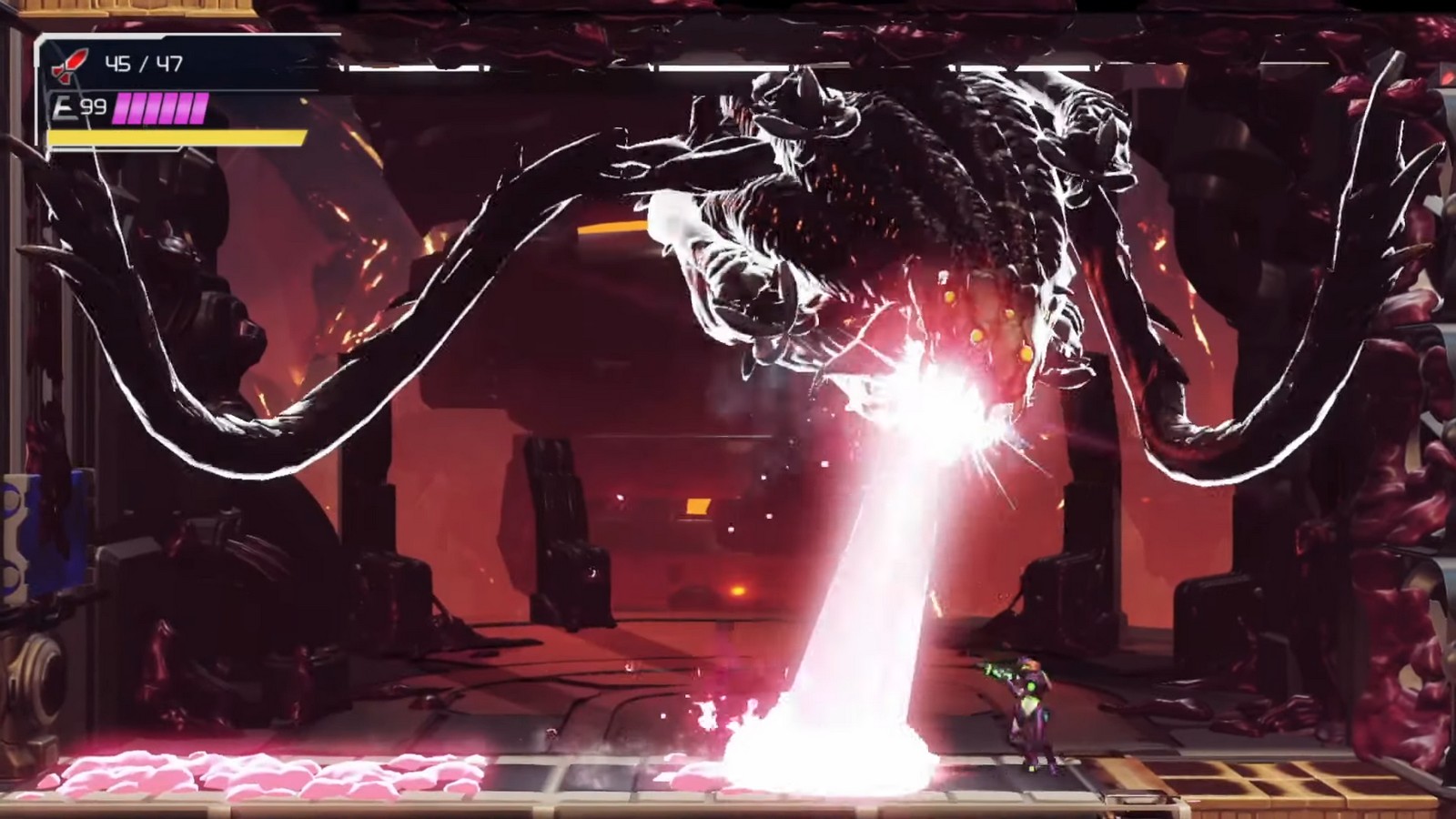Toggle the yellow marker on Samus's boot

coord(1031,767)
